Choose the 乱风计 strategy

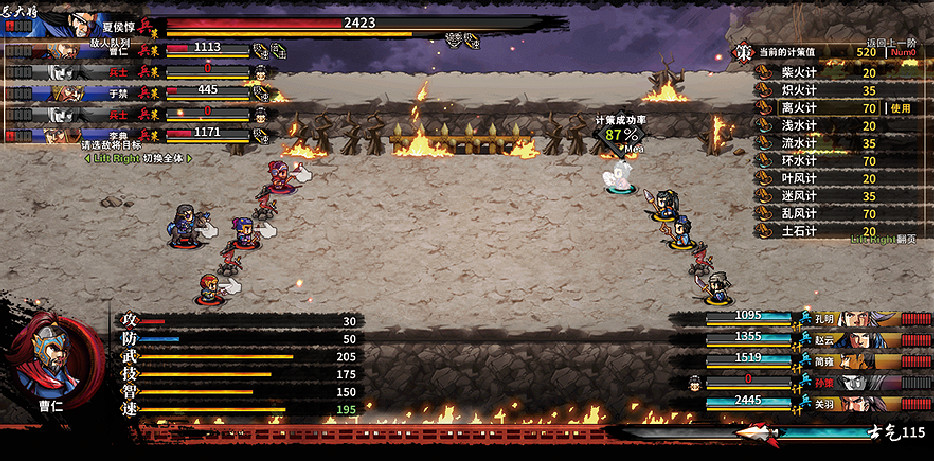(x=798, y=213)
